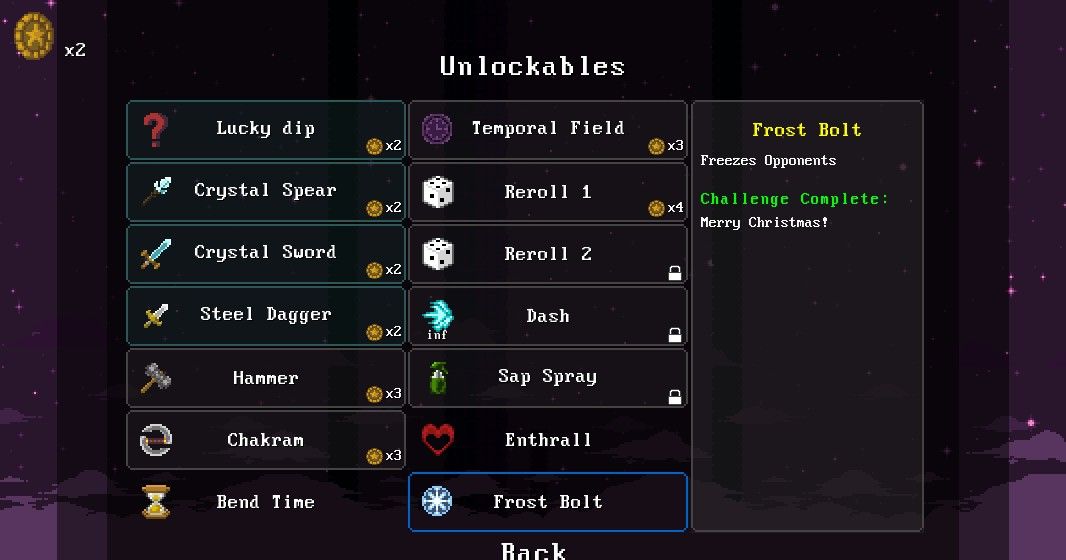Select the Sap Spray entry

pyautogui.click(x=547, y=378)
